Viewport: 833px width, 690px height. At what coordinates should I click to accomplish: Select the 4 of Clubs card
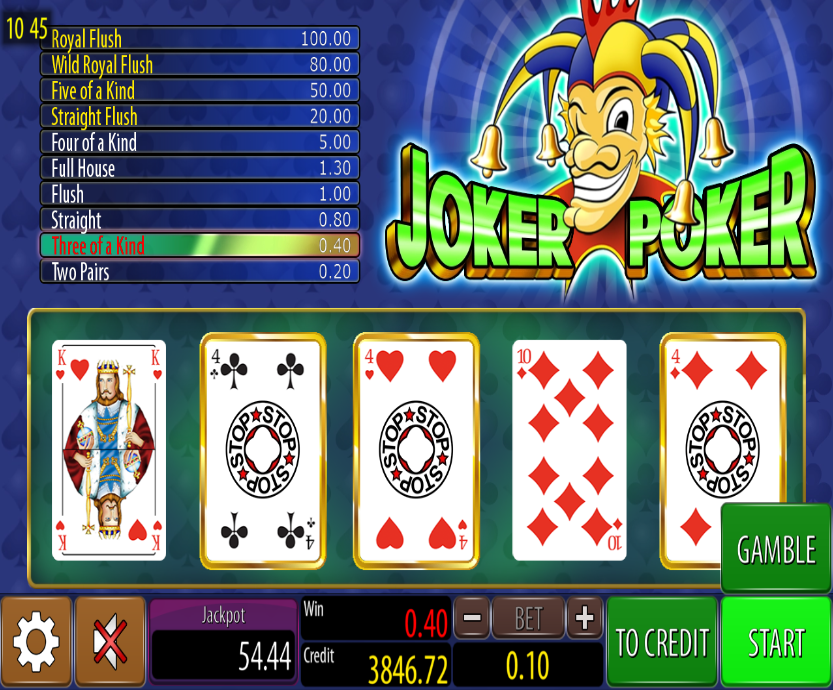point(263,449)
